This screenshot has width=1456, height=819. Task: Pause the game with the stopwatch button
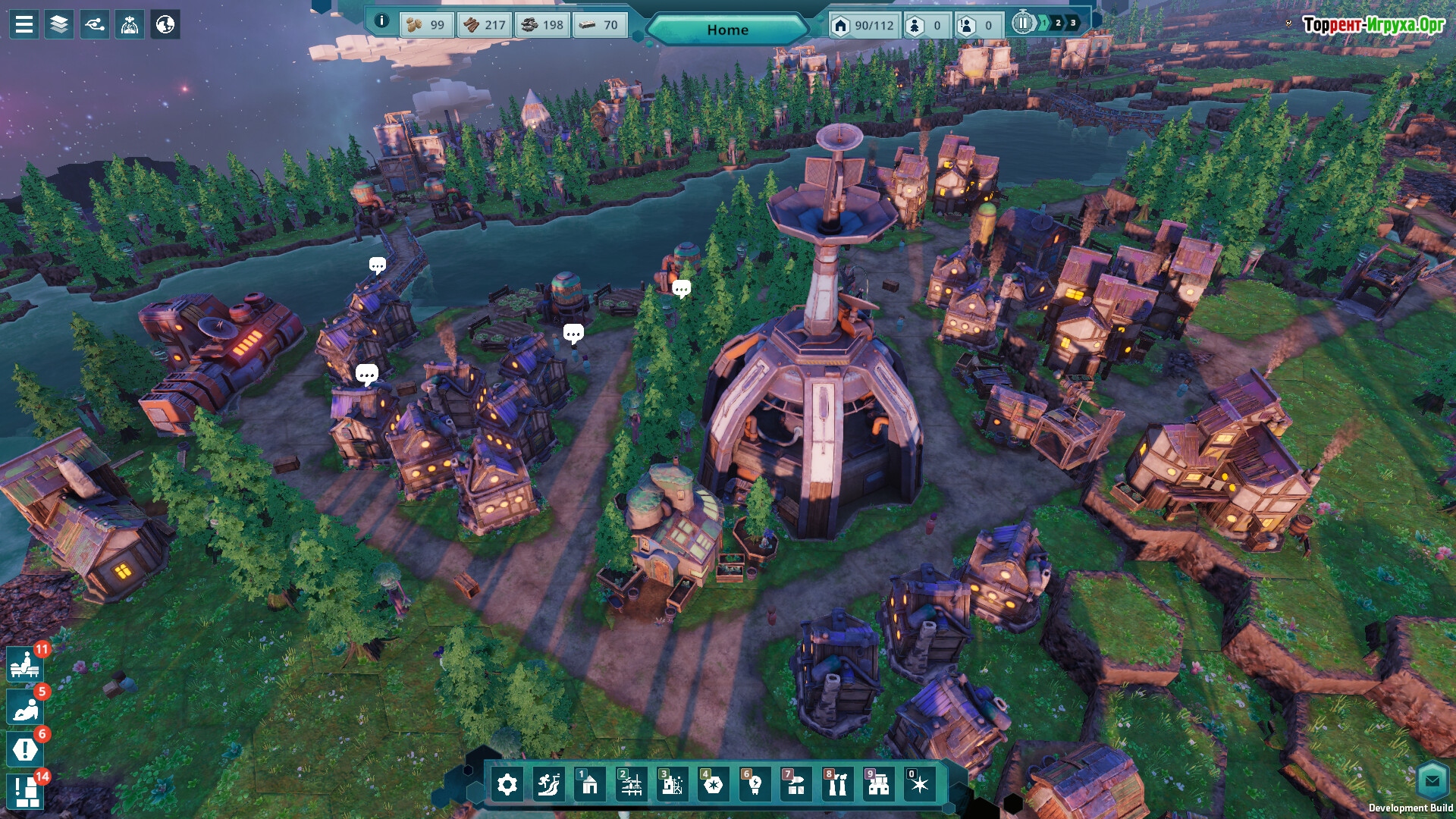coord(1023,24)
